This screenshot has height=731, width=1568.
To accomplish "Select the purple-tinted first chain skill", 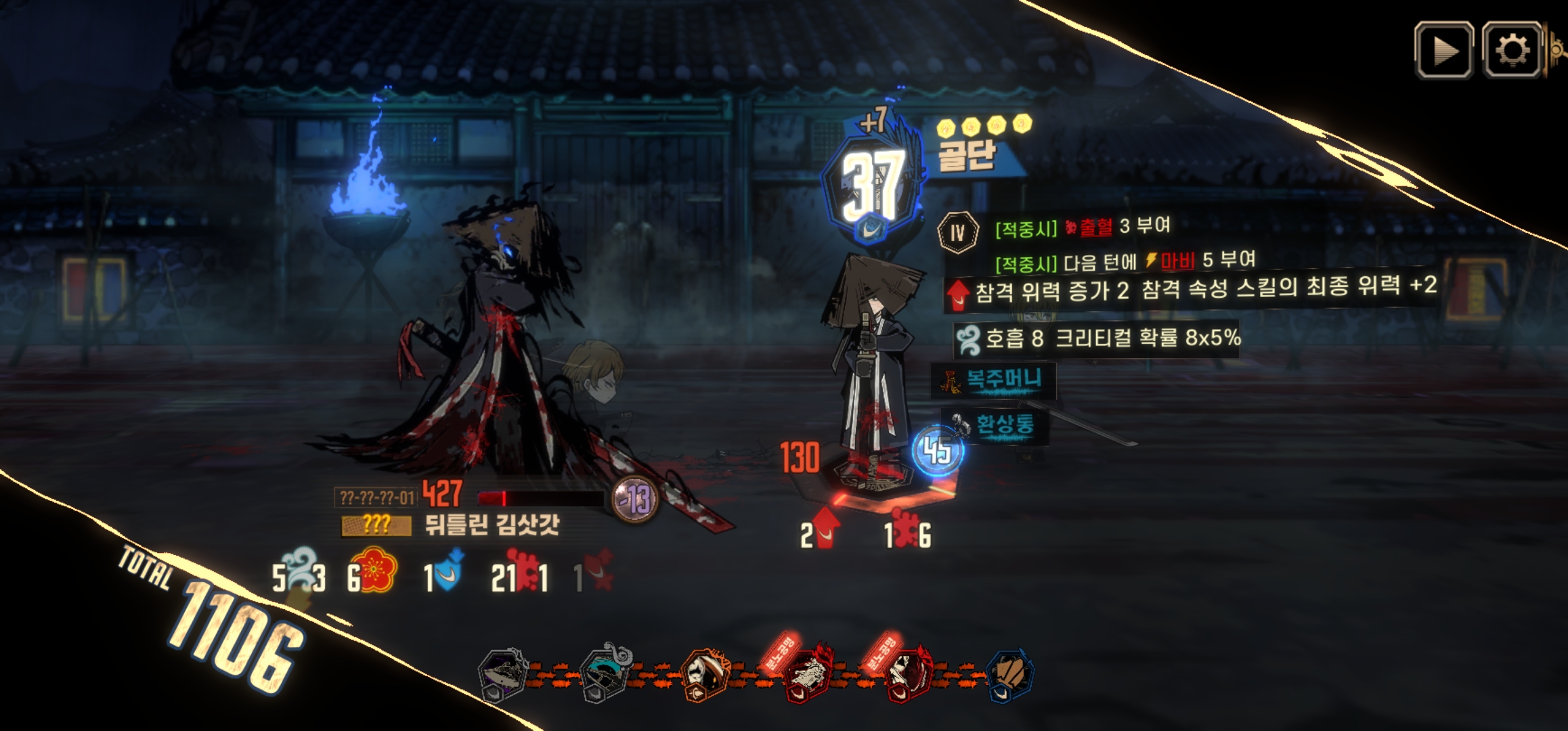I will pos(502,674).
